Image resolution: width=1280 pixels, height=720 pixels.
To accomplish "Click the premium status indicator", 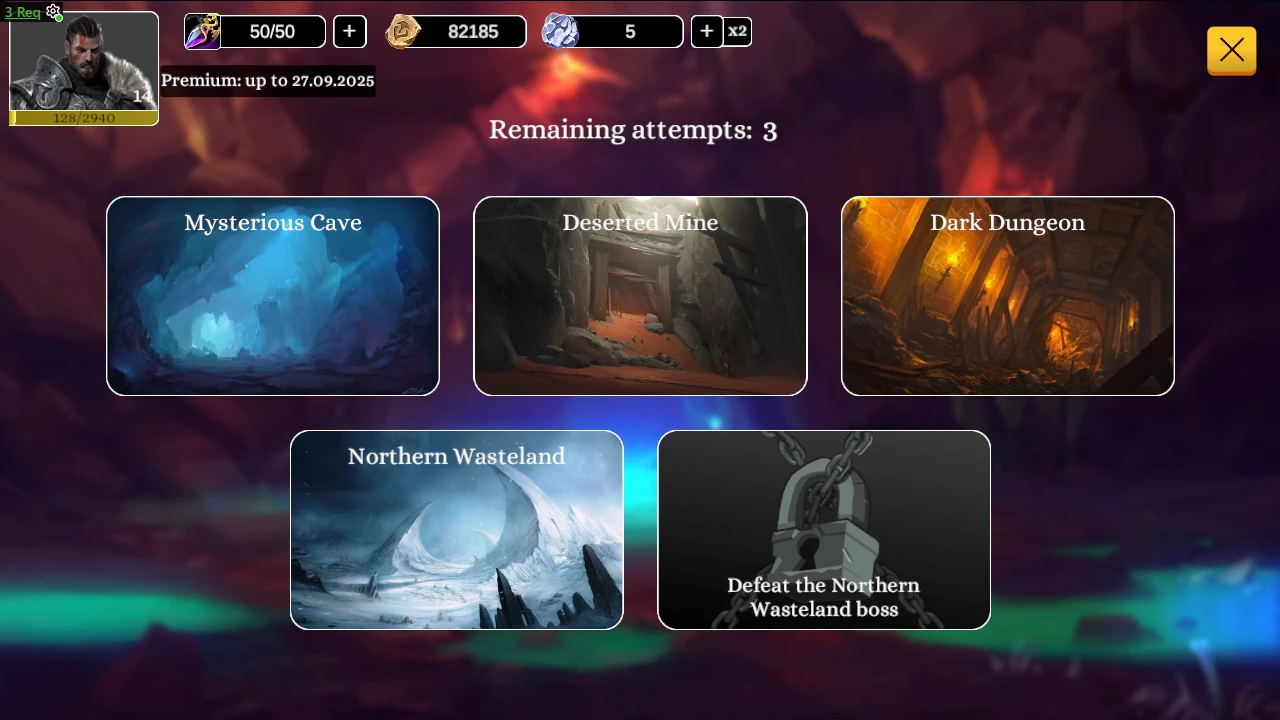I will pos(268,80).
